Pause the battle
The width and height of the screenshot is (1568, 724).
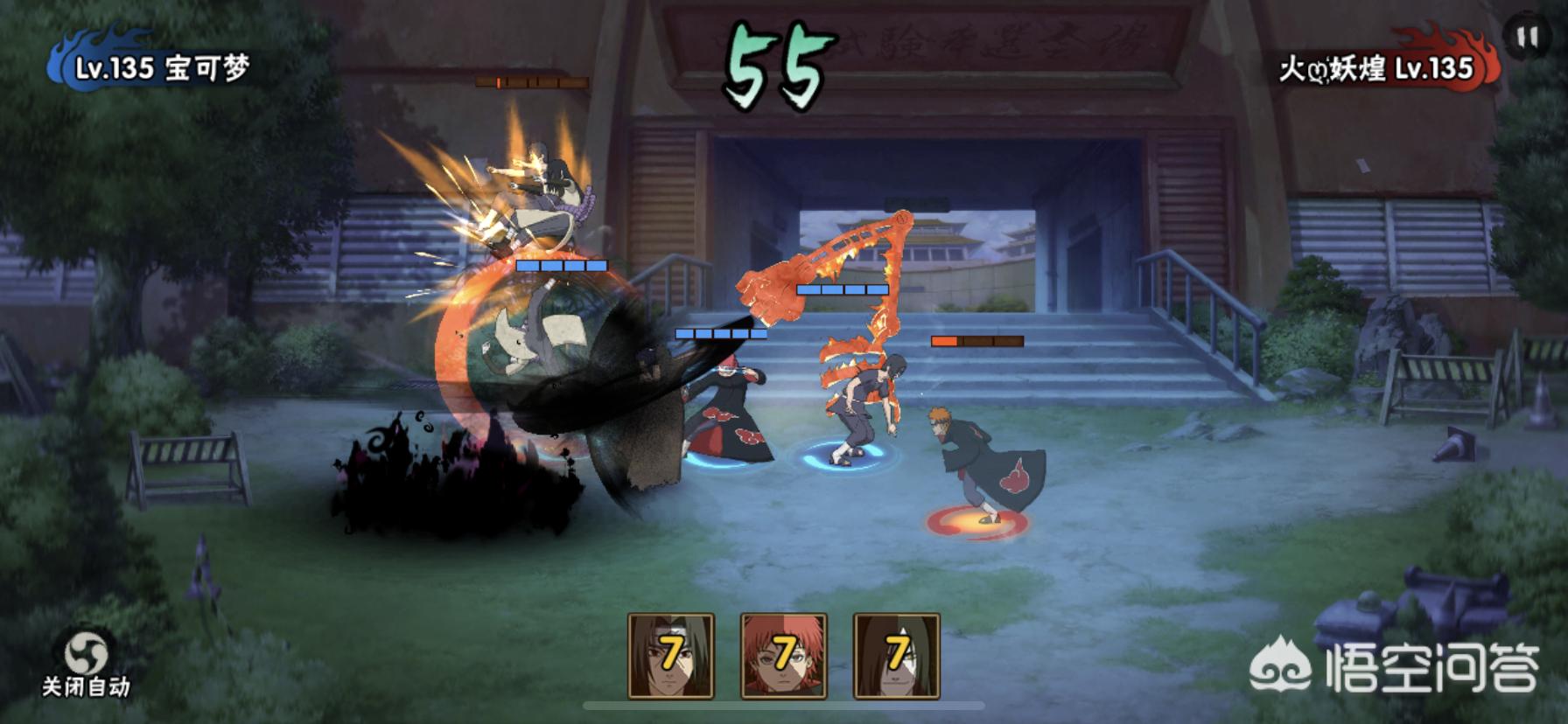point(1527,38)
